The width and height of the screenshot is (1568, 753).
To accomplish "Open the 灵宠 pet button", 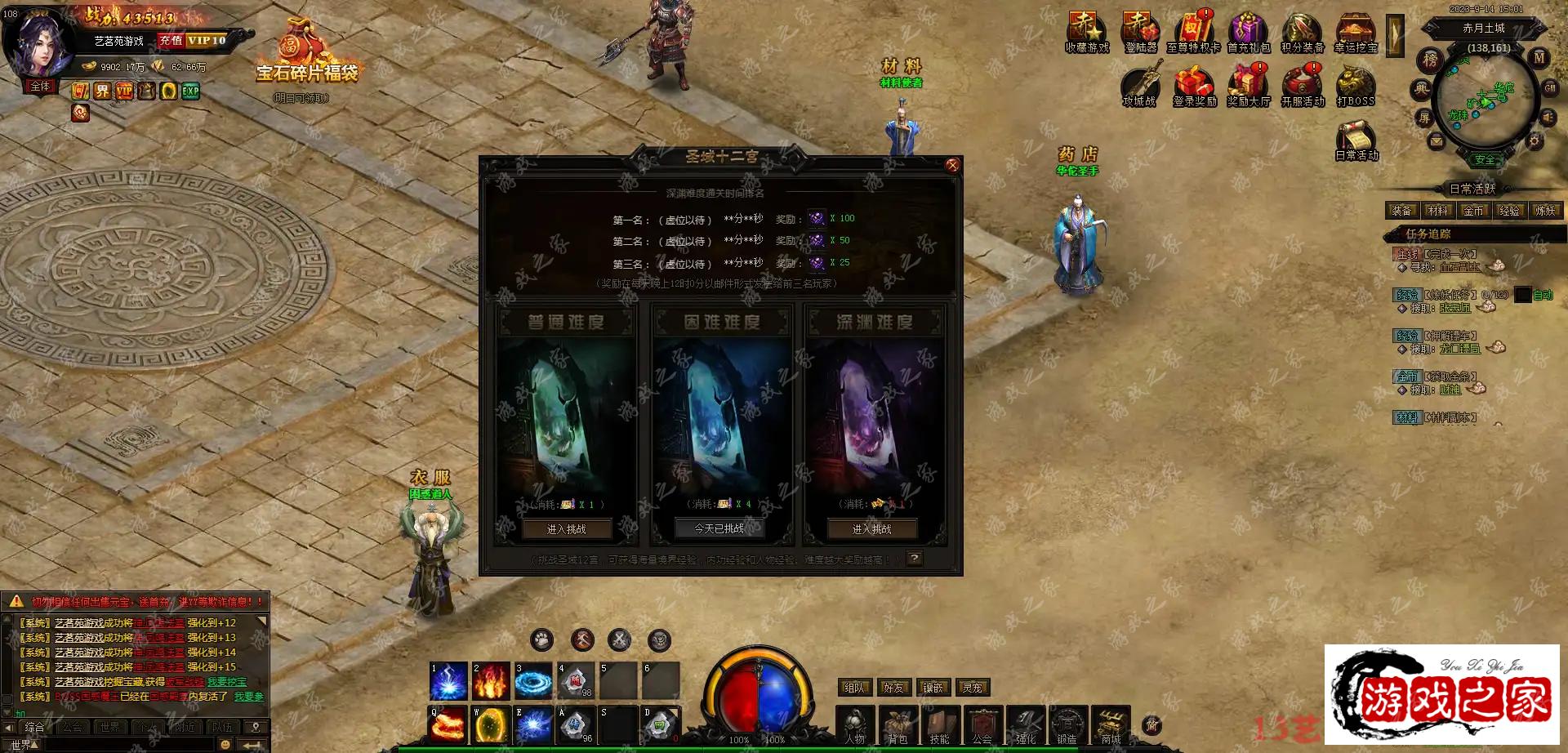I will point(972,688).
